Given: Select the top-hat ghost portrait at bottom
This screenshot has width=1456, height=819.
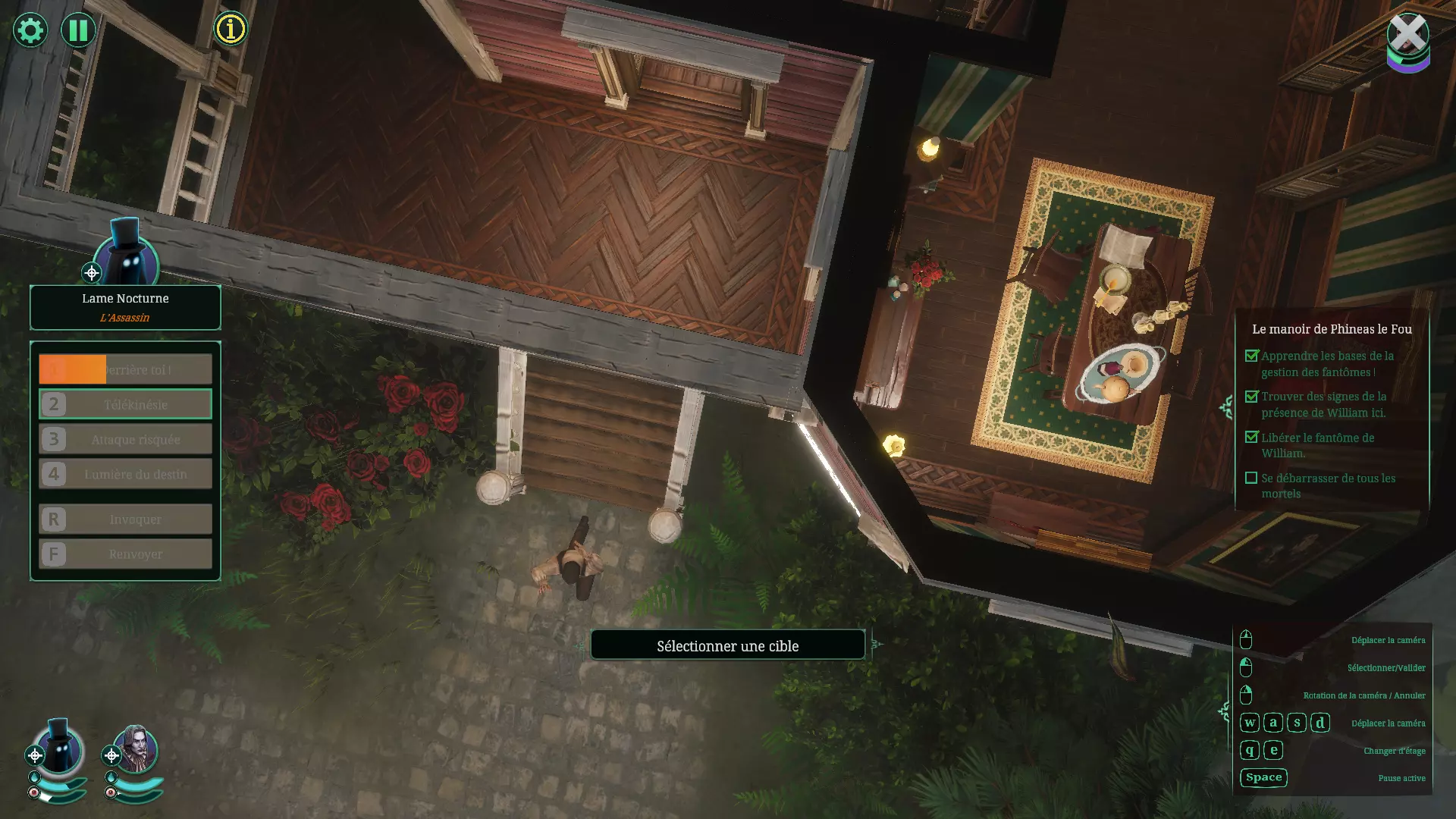Looking at the screenshot, I should (x=60, y=748).
